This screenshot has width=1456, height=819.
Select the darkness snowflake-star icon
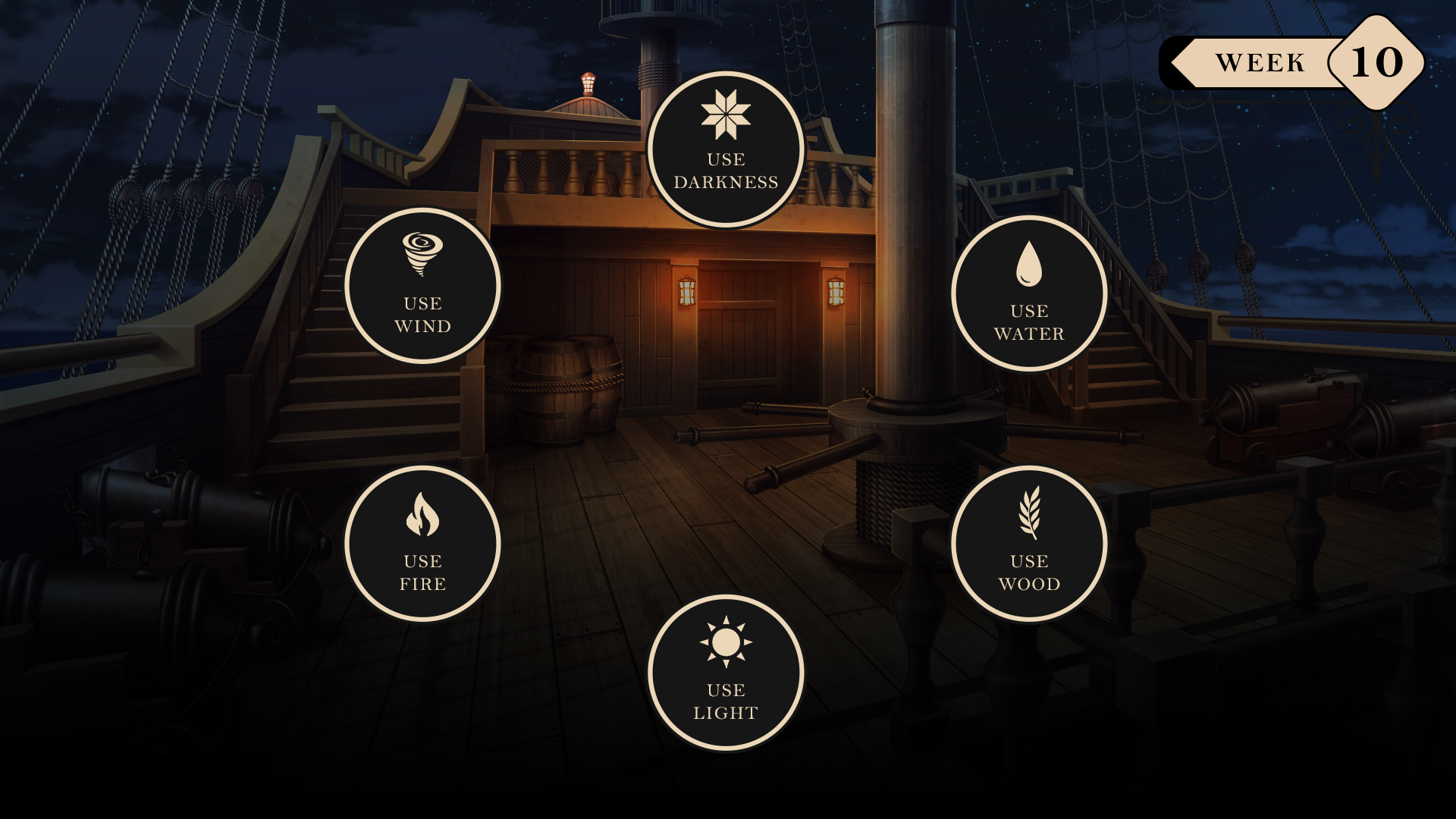click(725, 114)
